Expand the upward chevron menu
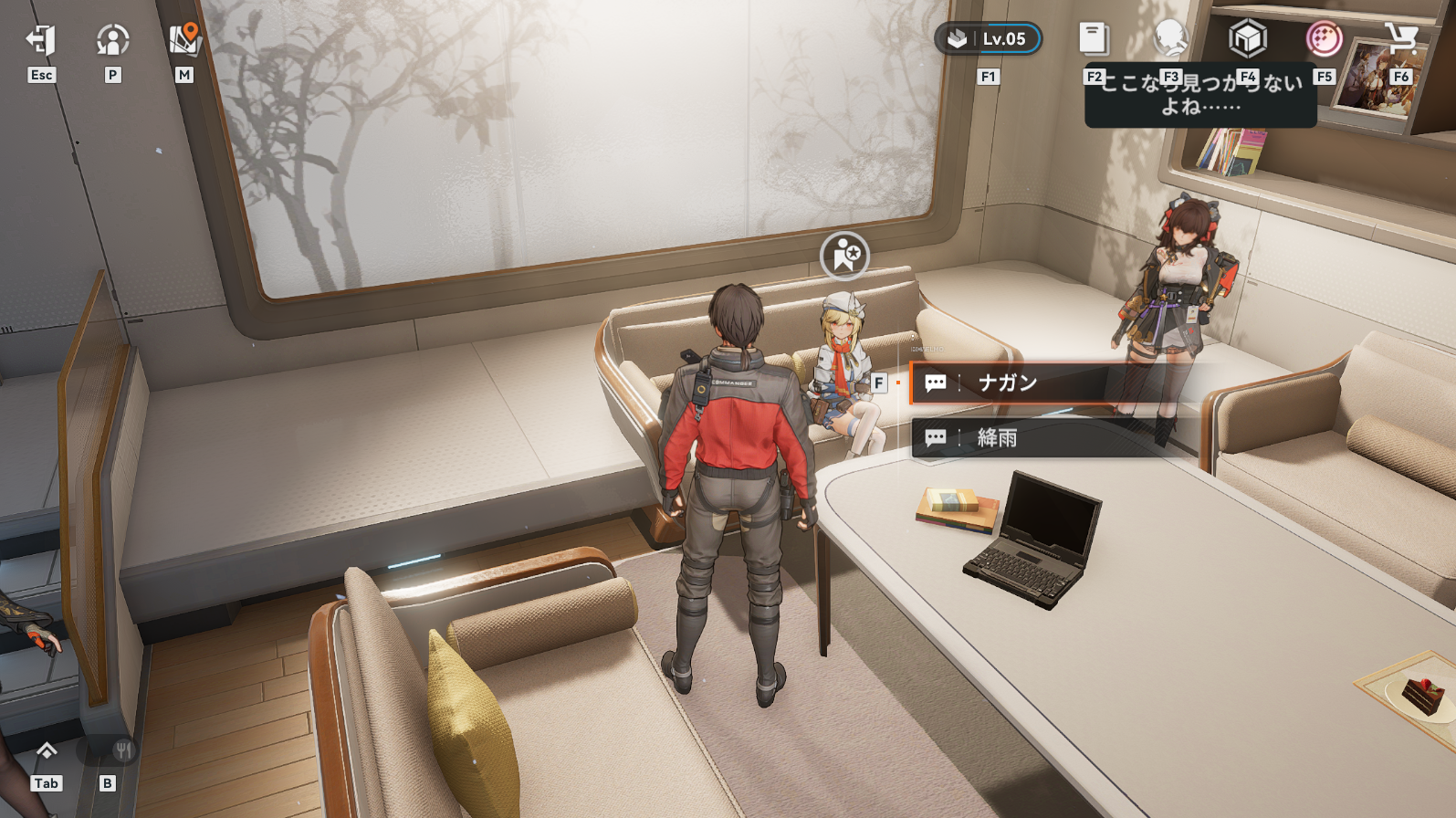This screenshot has height=818, width=1456. pyautogui.click(x=46, y=751)
